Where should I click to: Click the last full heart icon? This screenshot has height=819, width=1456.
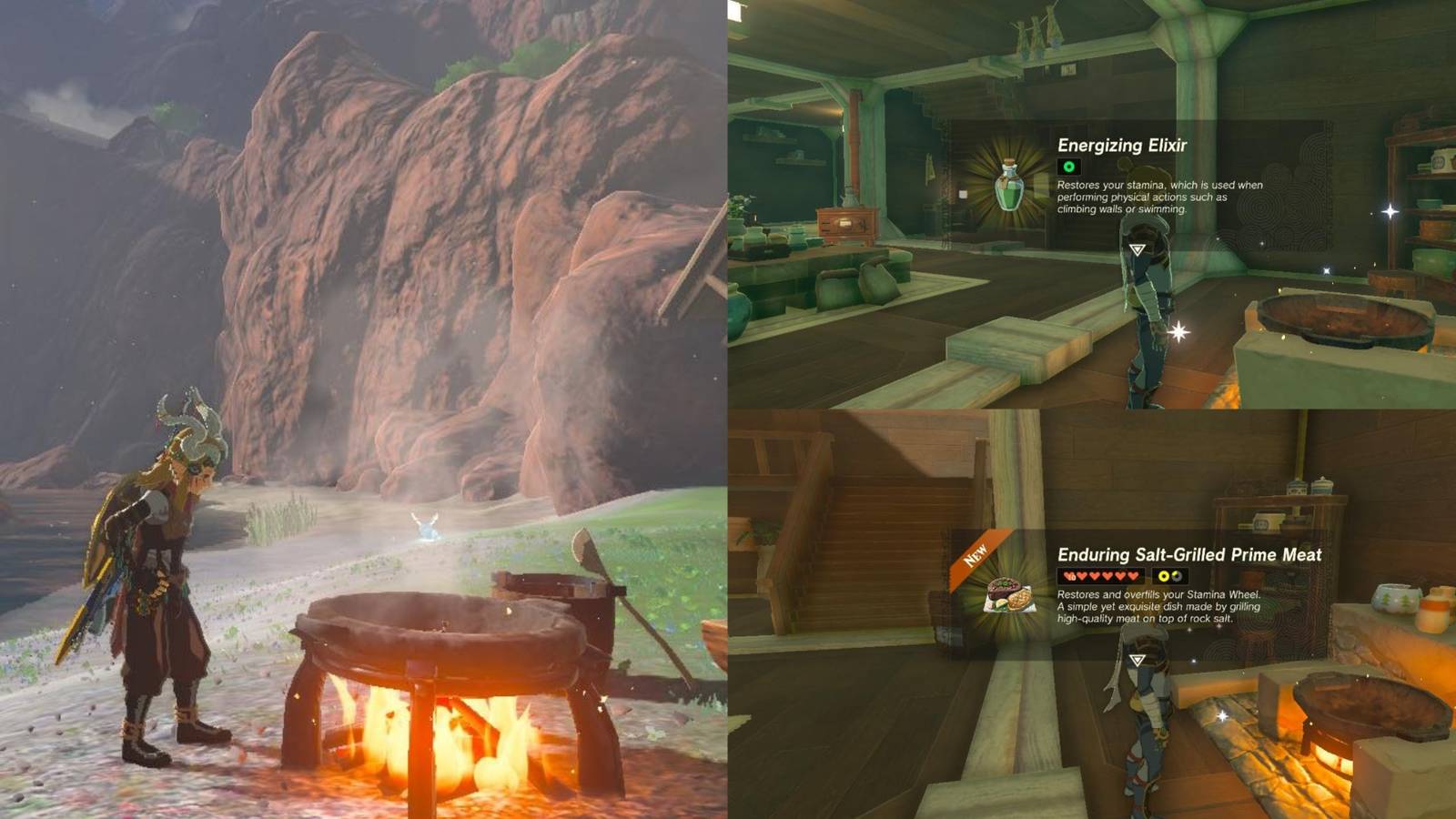tap(1132, 576)
